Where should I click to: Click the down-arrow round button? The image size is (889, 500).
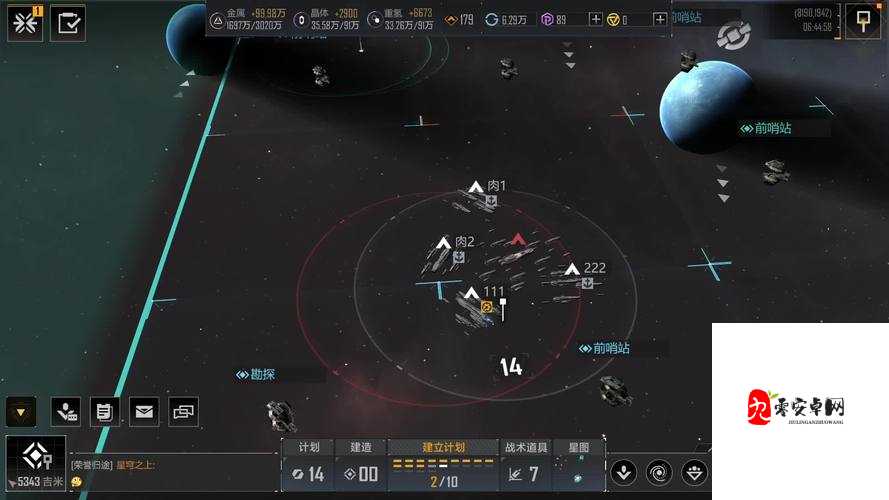(x=624, y=472)
